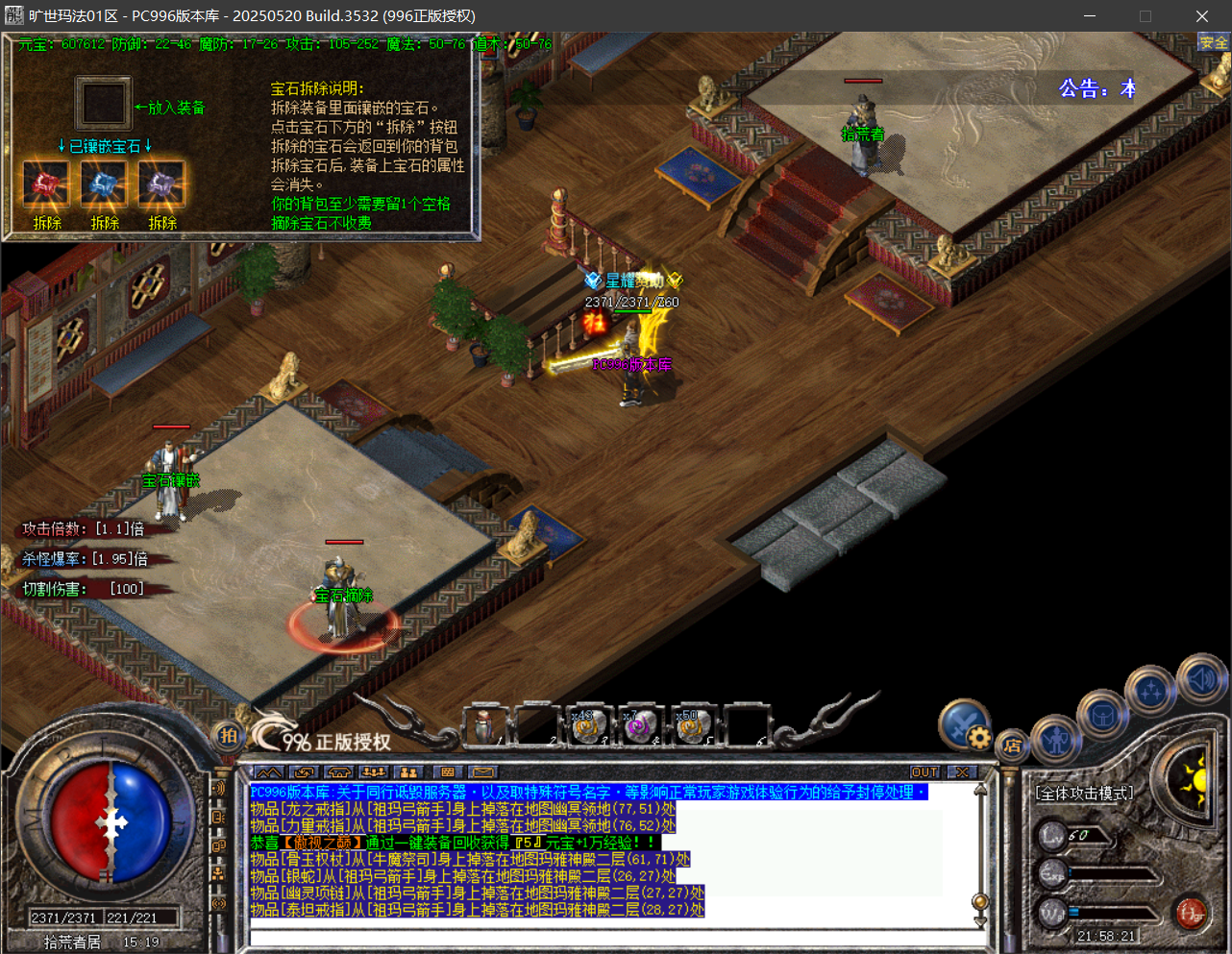Select the x7 purple swirl stone slot
Image resolution: width=1232 pixels, height=954 pixels.
[x=638, y=726]
